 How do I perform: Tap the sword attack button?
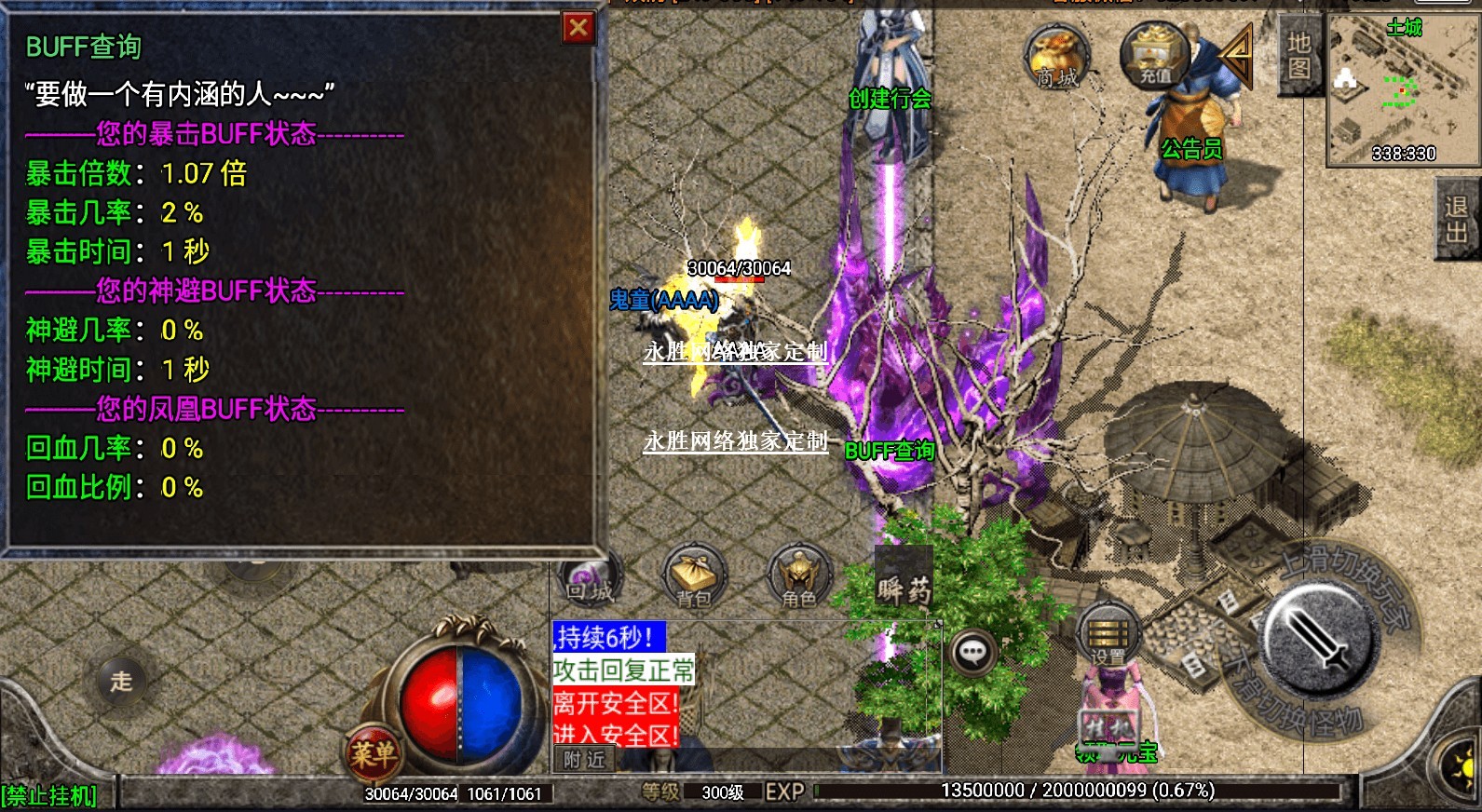(x=1318, y=640)
